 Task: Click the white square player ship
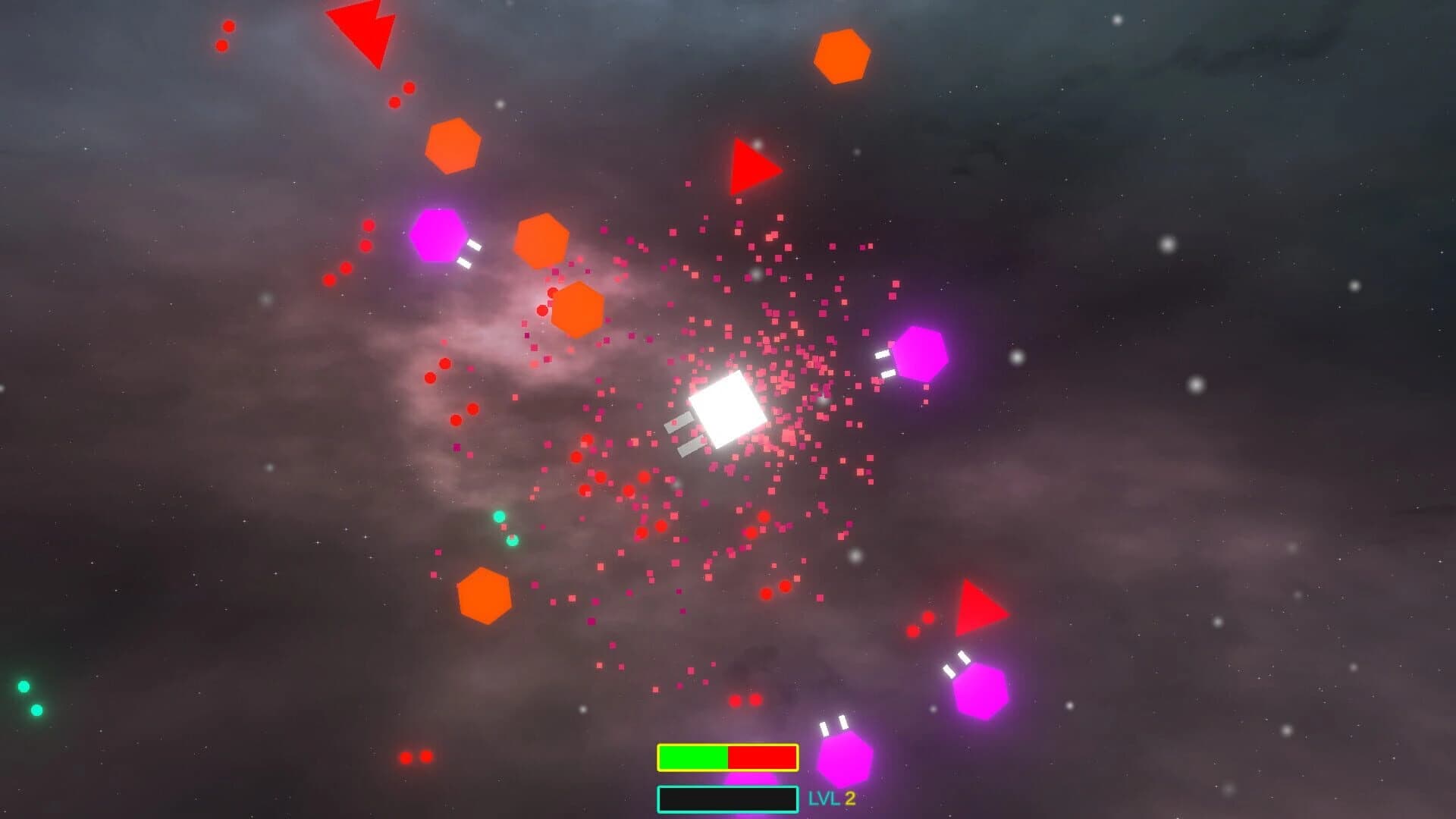tap(726, 409)
